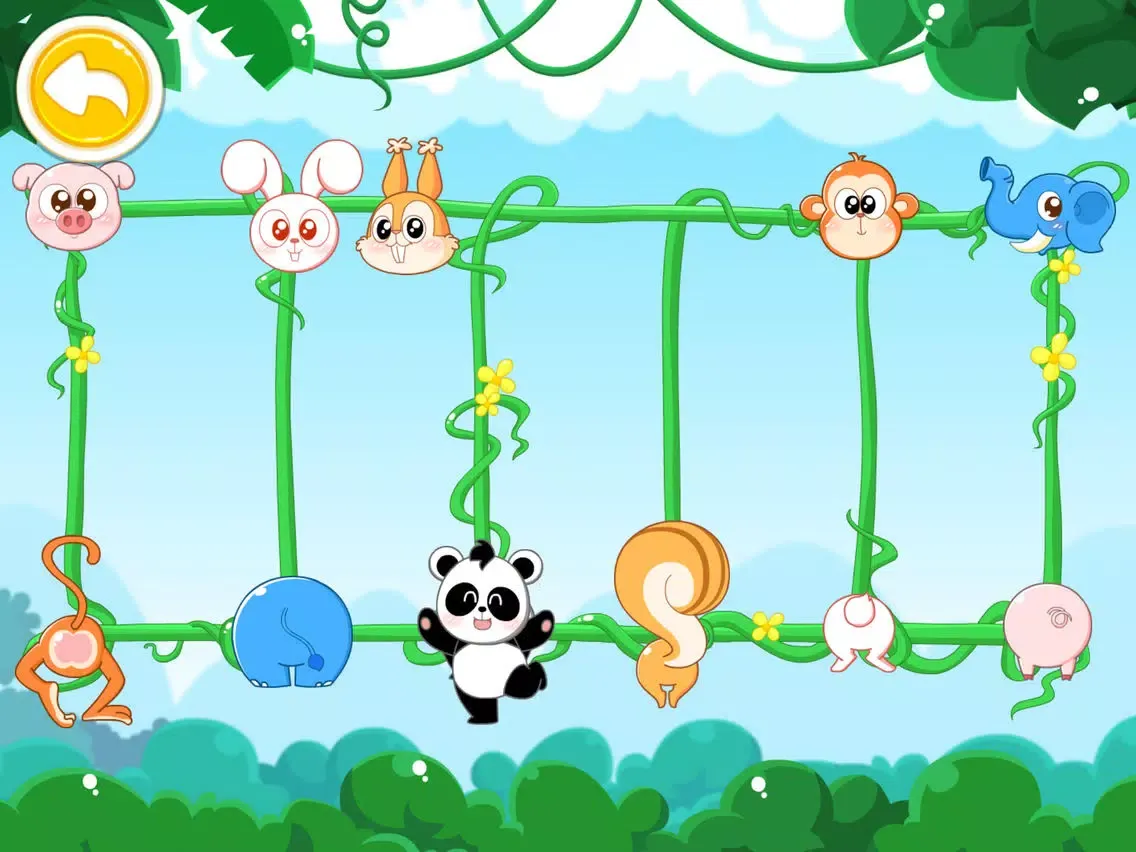
Task: Select the pink pig head
Action: 72,205
